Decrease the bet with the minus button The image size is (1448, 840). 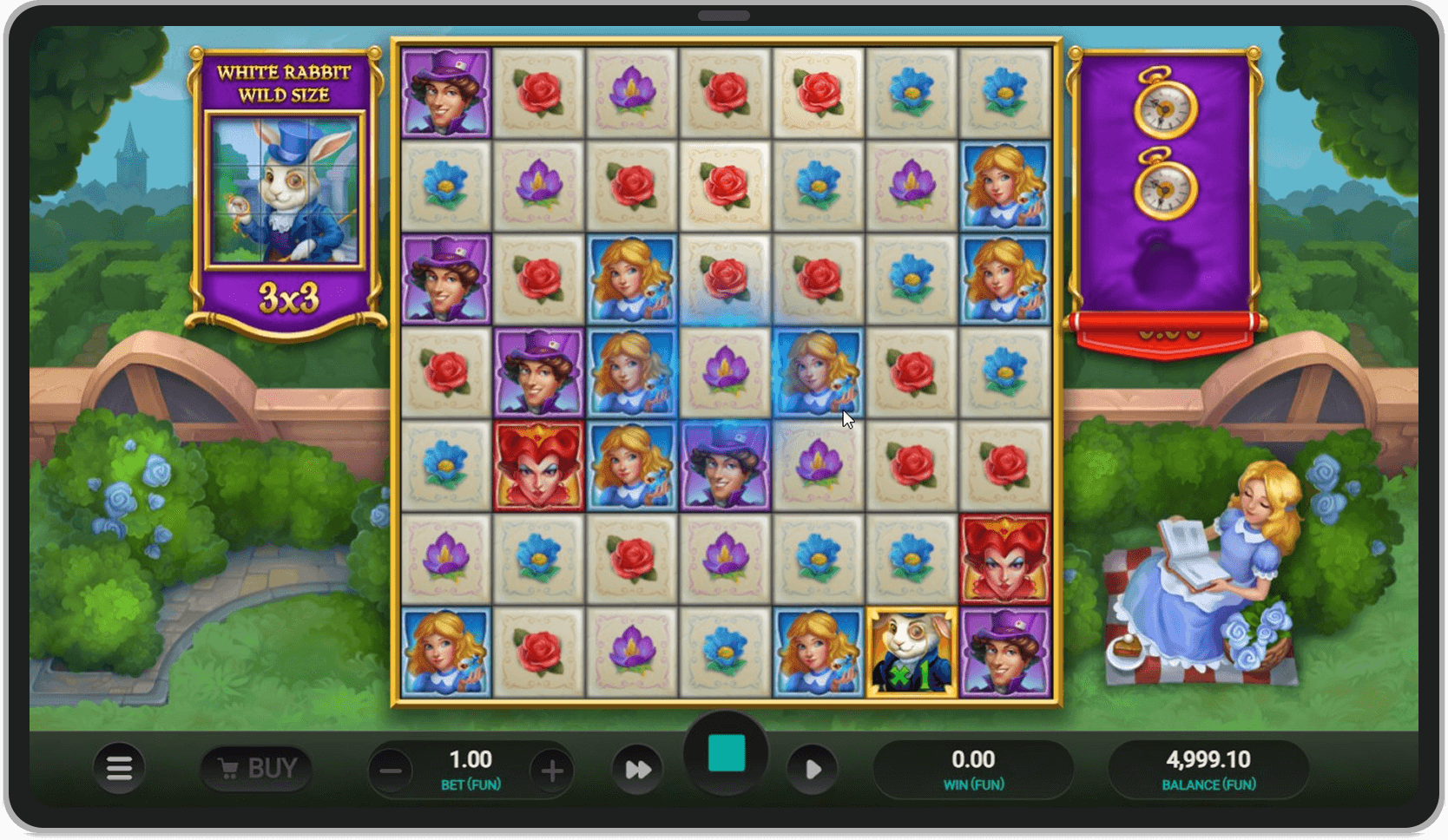coord(391,769)
